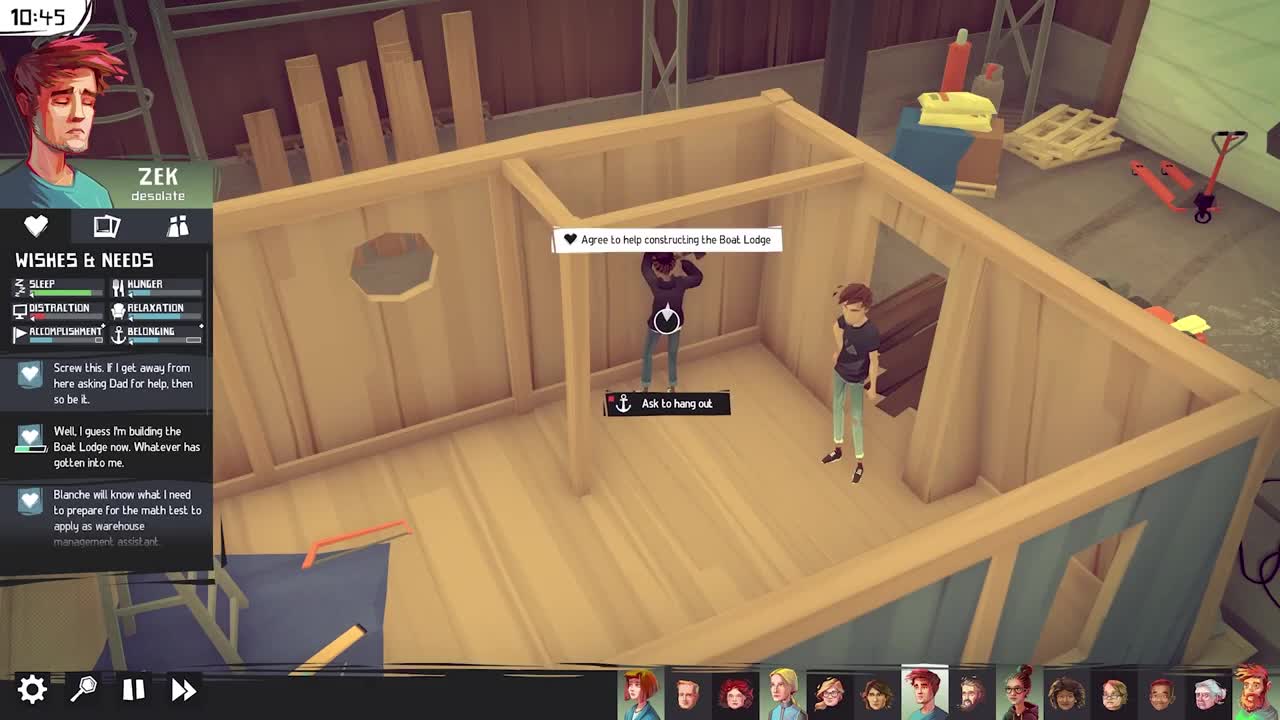
Task: Select the curly red-haired woman portrait
Action: point(735,693)
